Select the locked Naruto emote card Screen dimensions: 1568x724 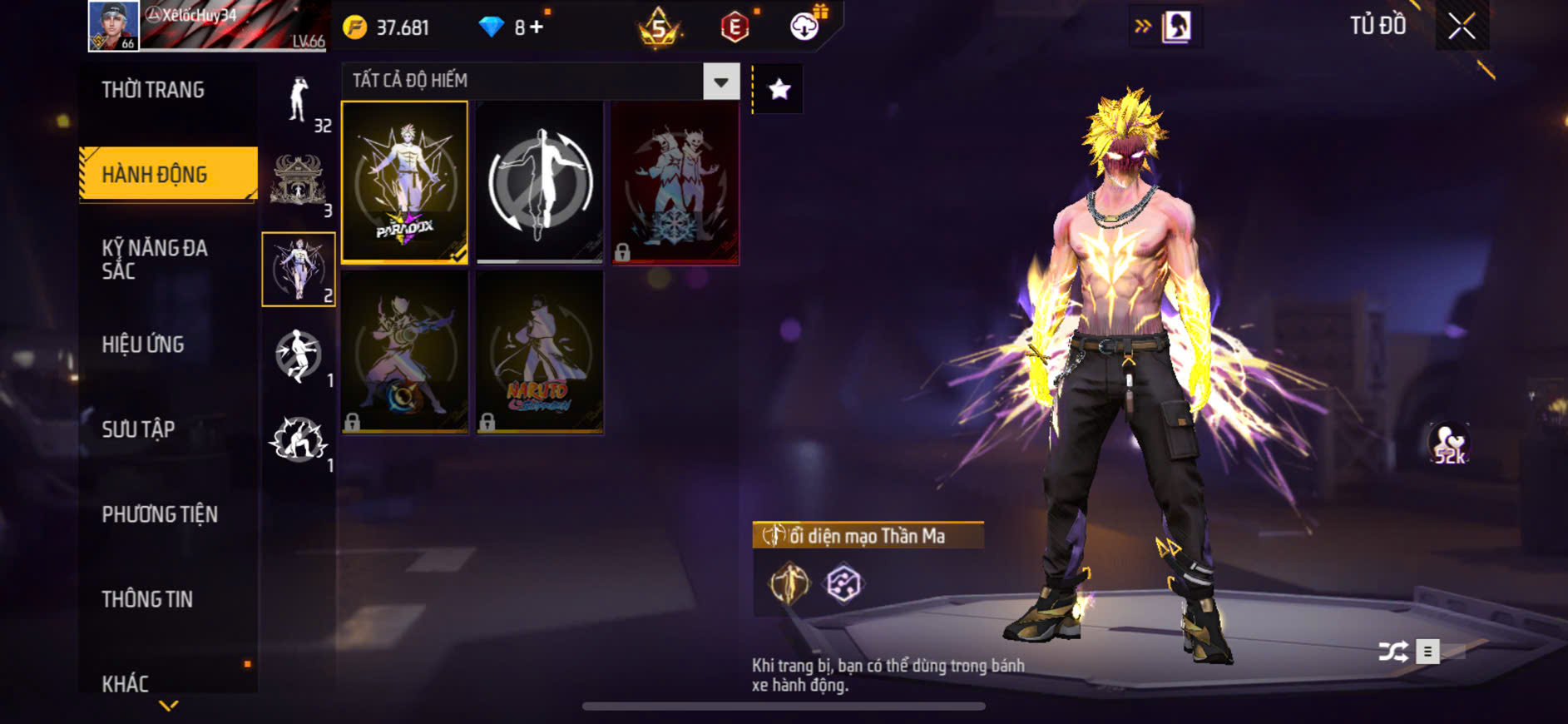coord(540,352)
